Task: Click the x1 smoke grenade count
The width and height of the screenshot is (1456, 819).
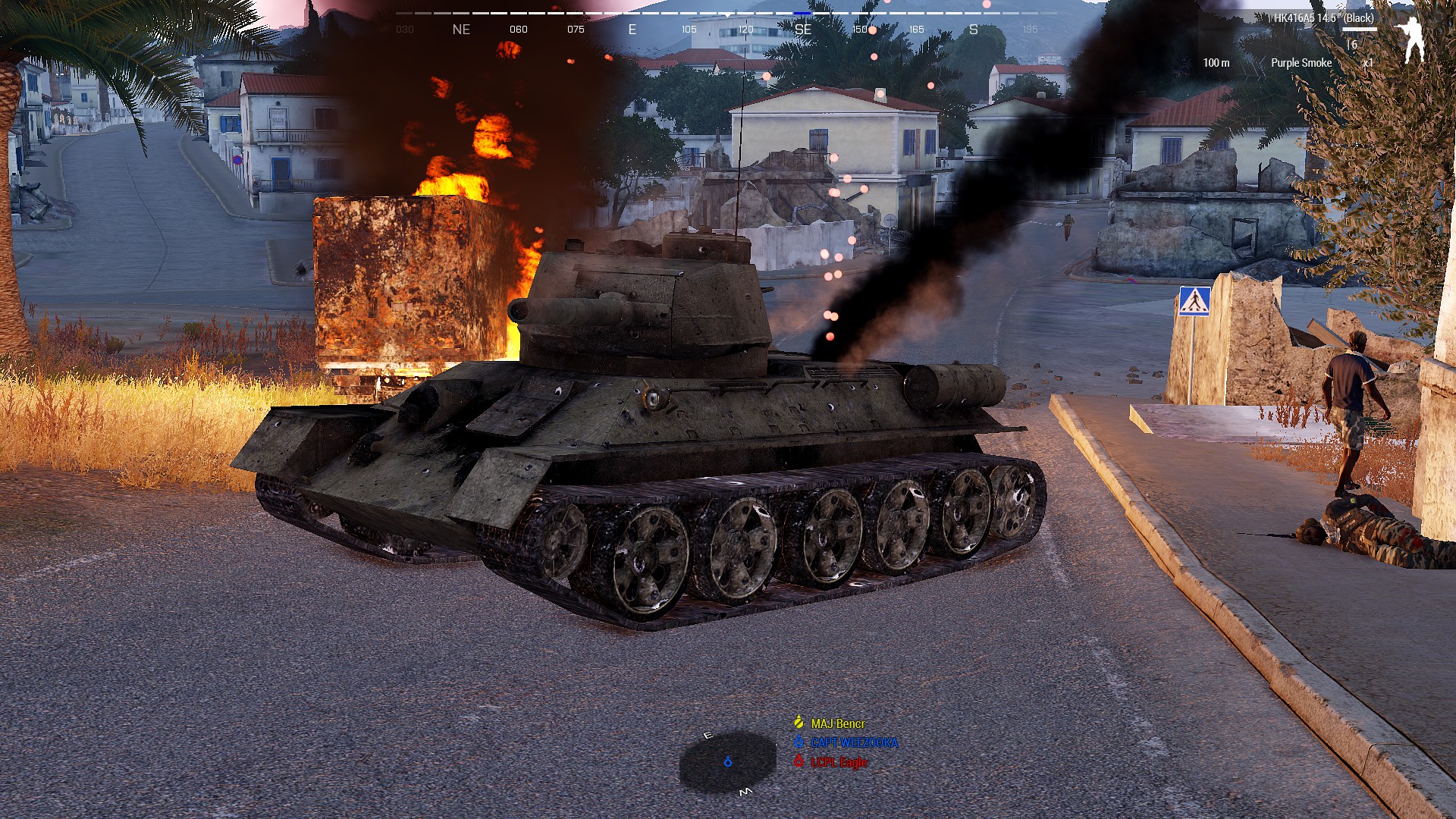Action: pyautogui.click(x=1368, y=62)
